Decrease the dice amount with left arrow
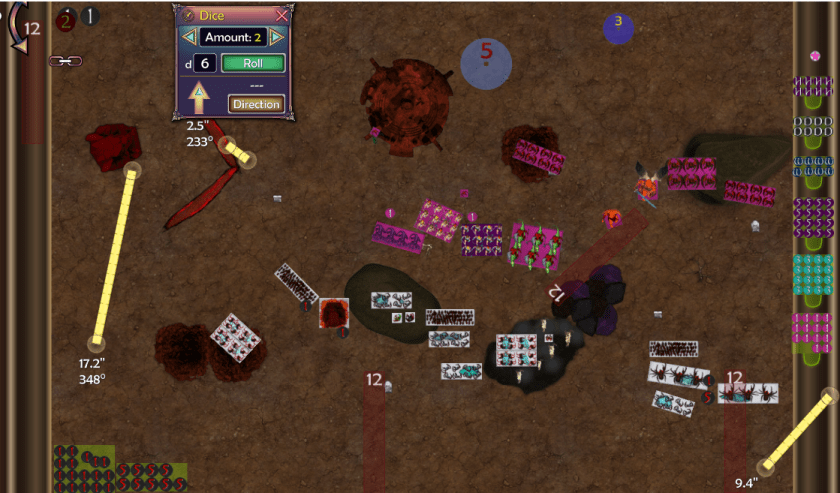The image size is (840, 493). [187, 38]
